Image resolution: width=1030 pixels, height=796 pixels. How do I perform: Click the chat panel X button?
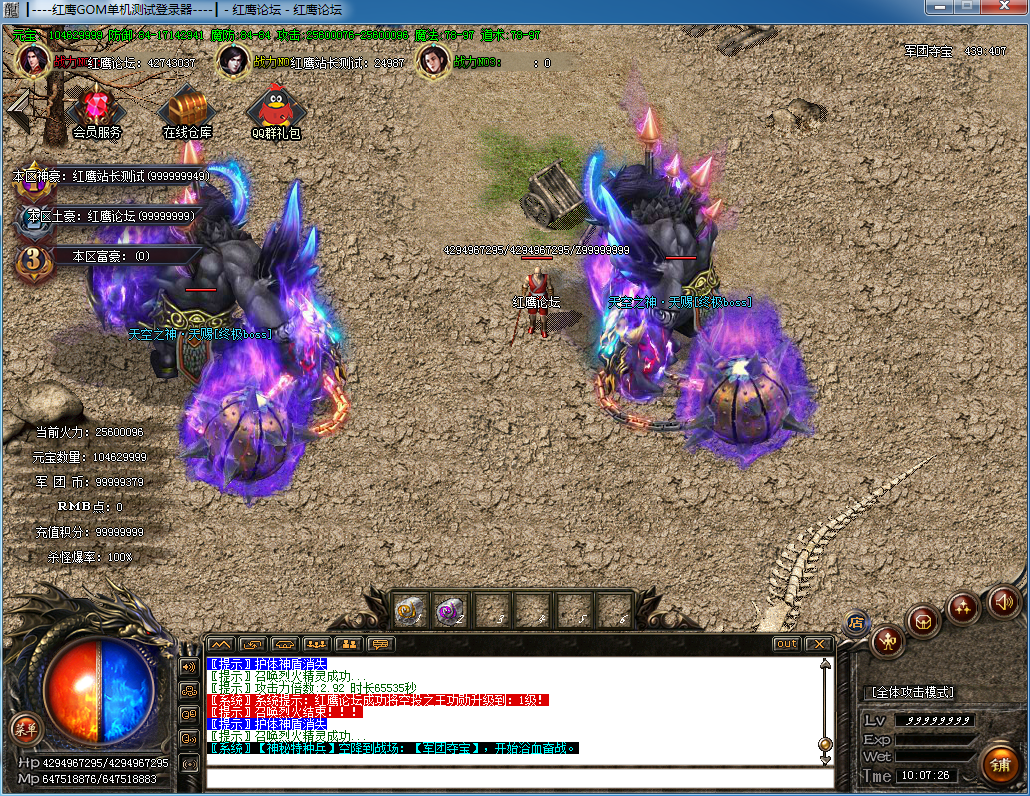click(819, 644)
